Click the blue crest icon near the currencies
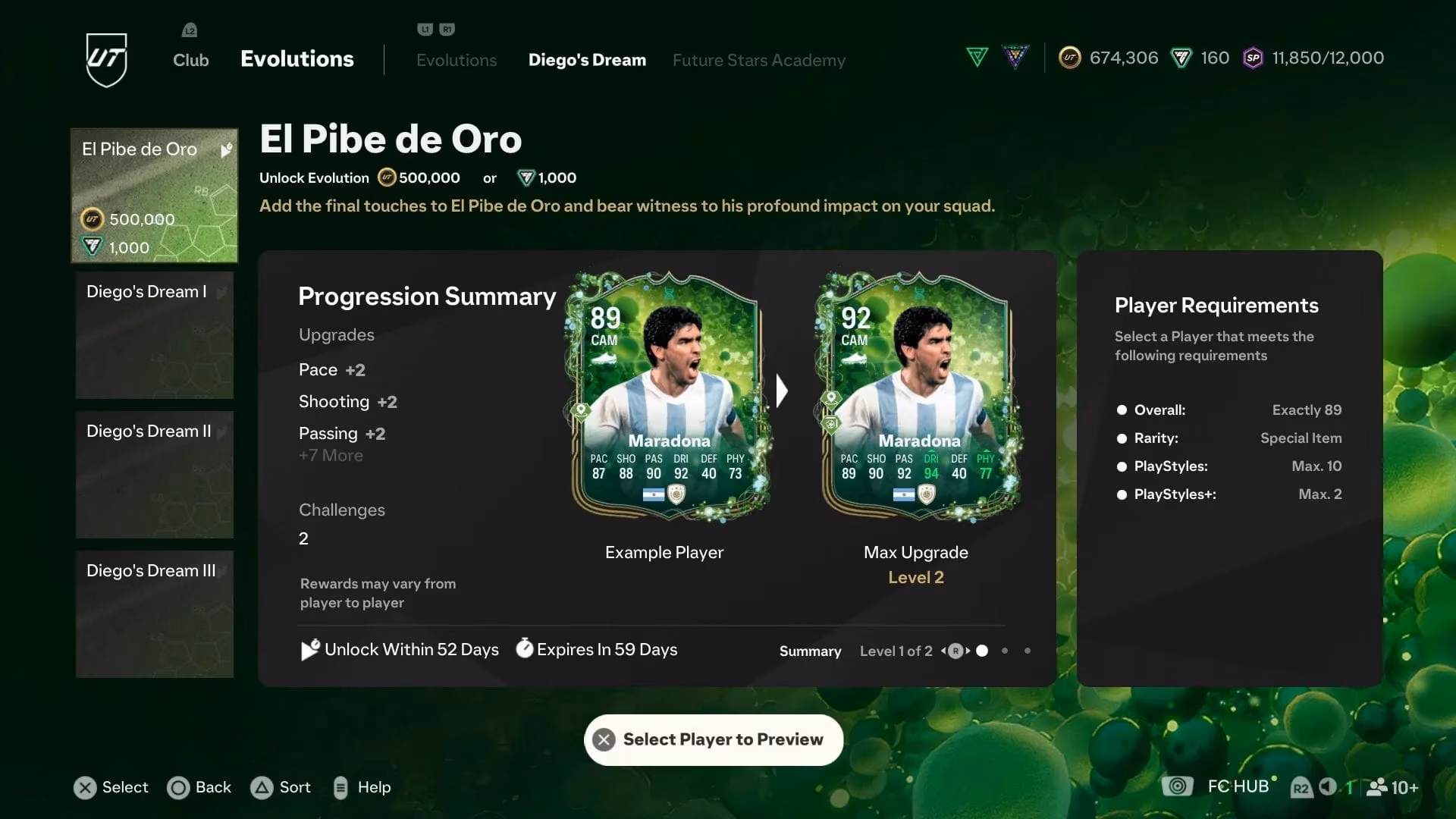 pyautogui.click(x=1015, y=56)
